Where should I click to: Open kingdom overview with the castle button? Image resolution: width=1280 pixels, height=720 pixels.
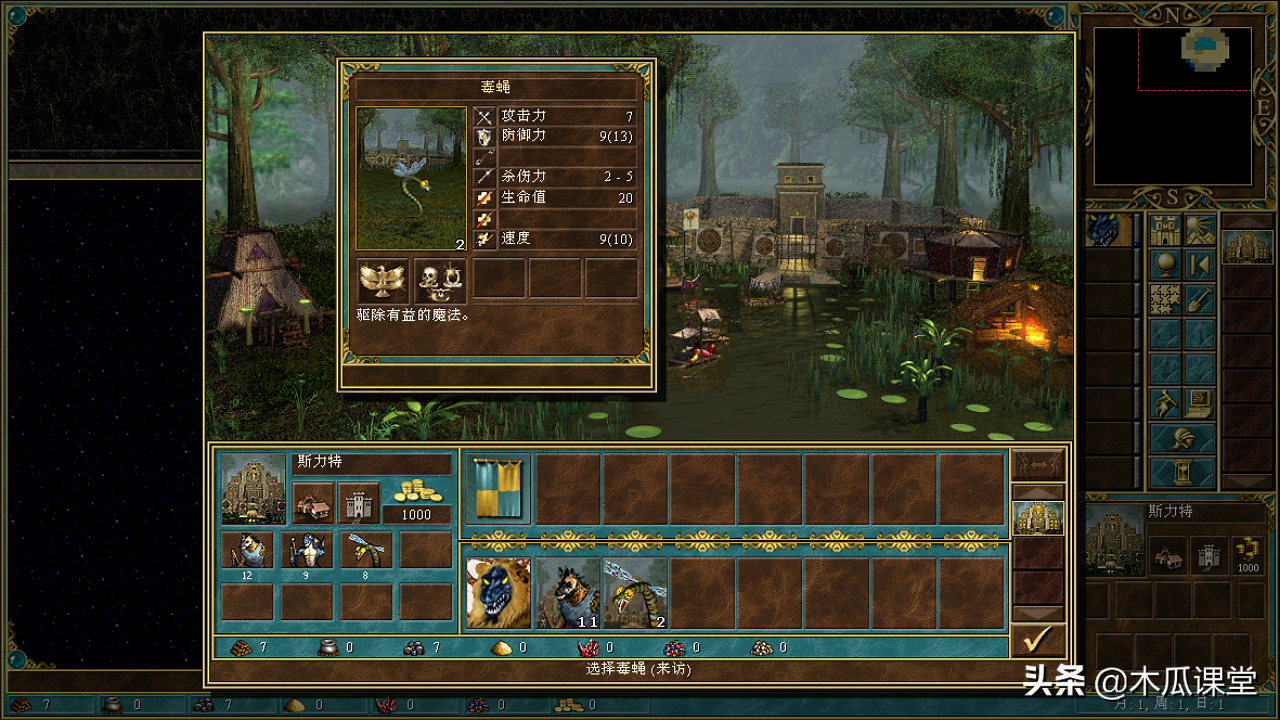point(1165,229)
